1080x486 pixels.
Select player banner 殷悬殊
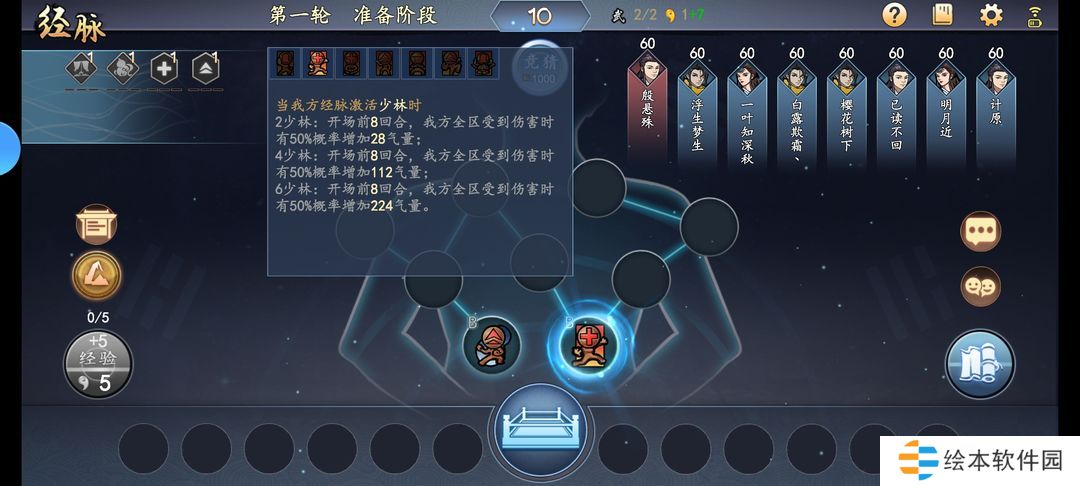[x=647, y=107]
